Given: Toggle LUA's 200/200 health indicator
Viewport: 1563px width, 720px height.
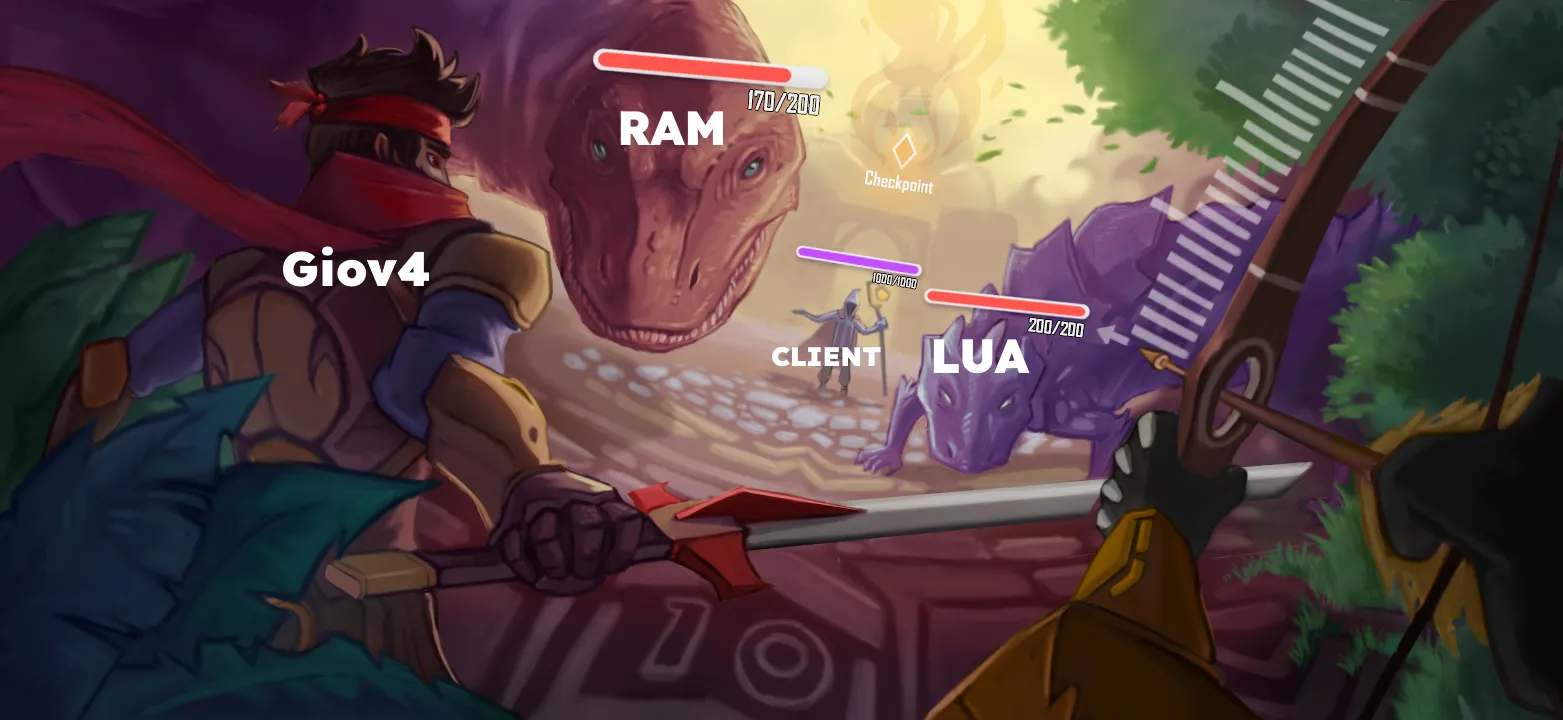Looking at the screenshot, I should click(1055, 325).
